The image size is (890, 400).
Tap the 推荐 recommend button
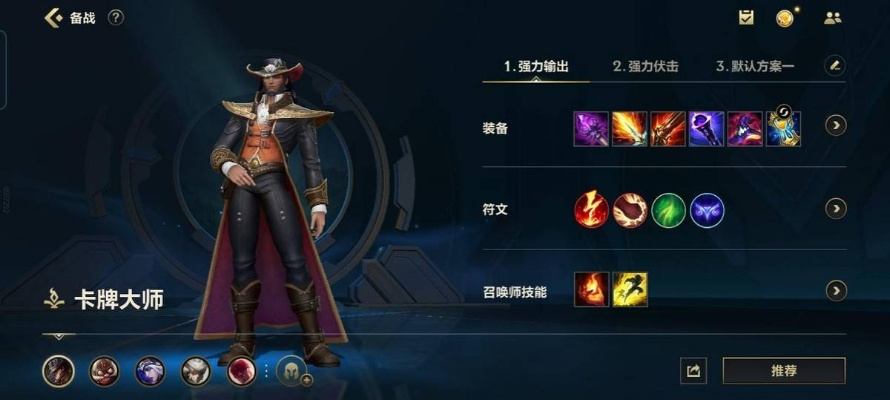pos(783,371)
